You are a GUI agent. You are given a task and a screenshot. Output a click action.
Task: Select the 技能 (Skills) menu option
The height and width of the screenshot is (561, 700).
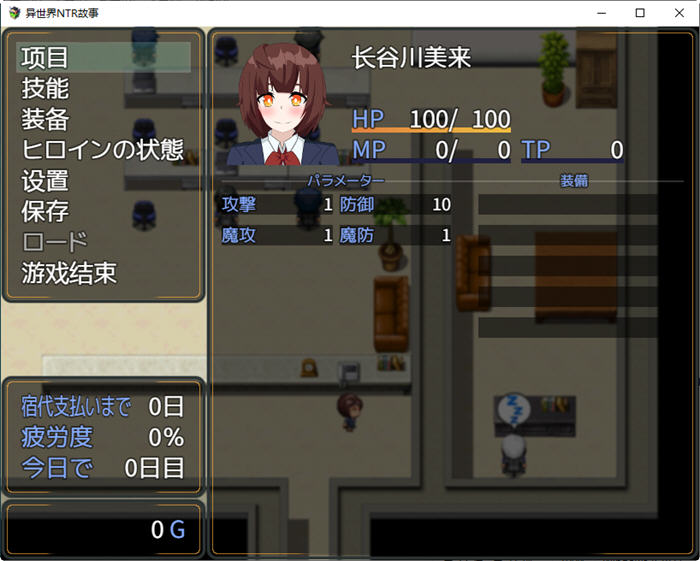46,89
